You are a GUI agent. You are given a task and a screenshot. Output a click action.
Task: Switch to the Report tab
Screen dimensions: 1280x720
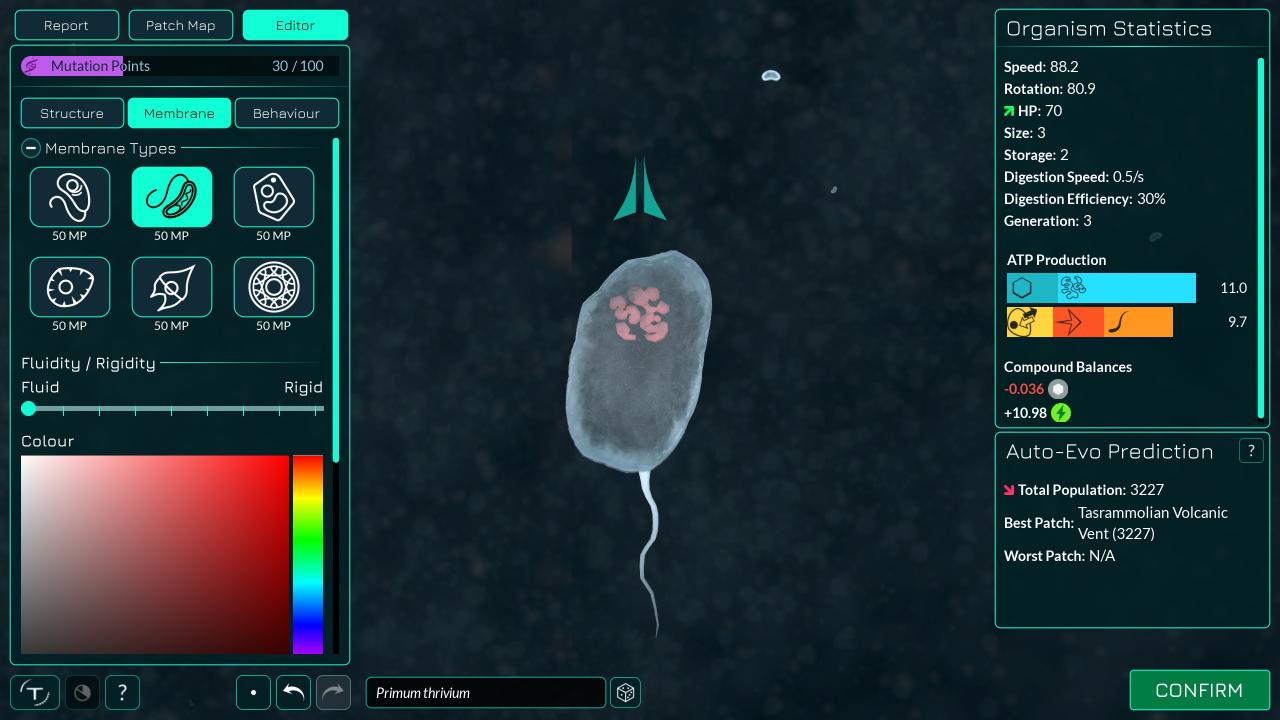pos(66,25)
